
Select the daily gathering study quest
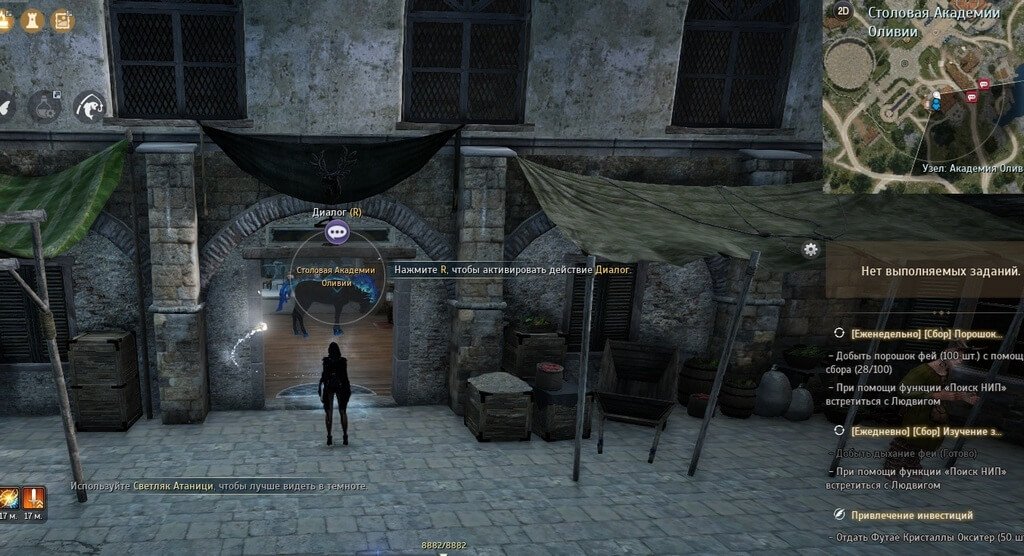[923, 431]
